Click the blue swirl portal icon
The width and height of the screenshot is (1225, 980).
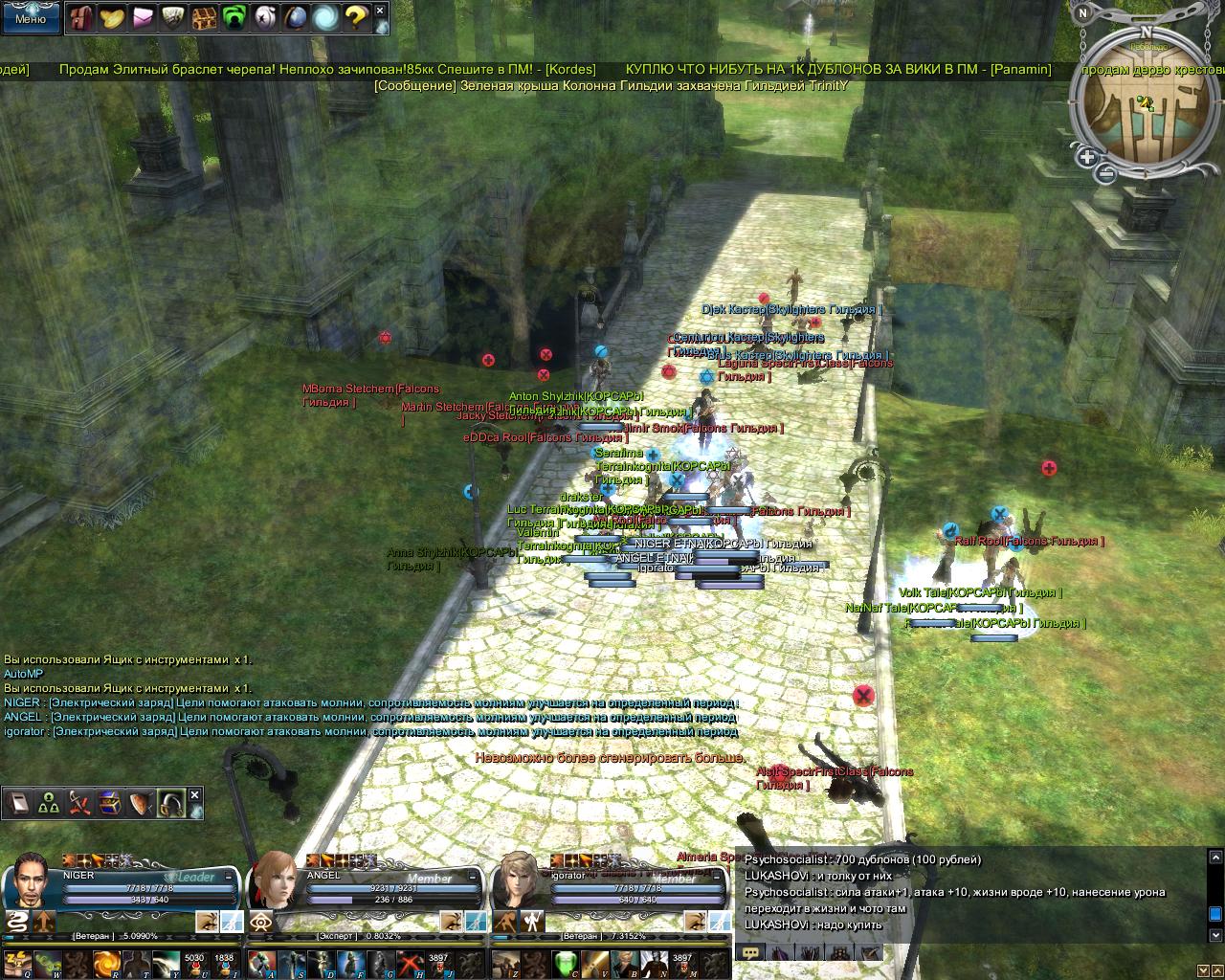325,17
